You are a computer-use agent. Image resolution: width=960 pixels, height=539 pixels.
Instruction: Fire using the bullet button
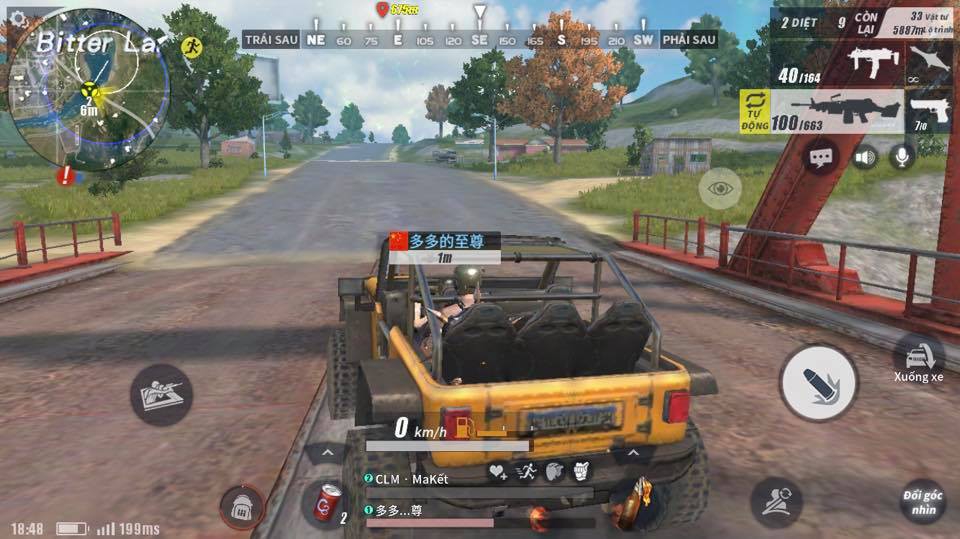(x=818, y=383)
